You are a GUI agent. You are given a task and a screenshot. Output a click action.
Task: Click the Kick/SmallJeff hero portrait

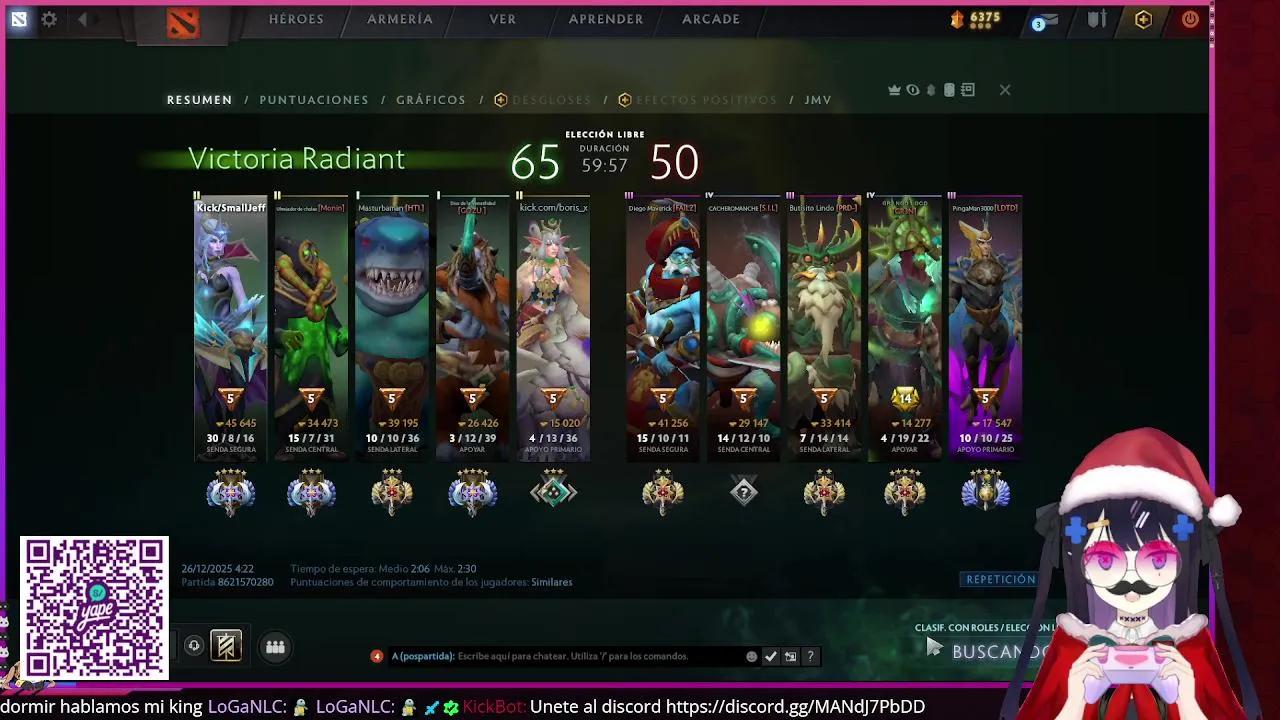pos(231,300)
